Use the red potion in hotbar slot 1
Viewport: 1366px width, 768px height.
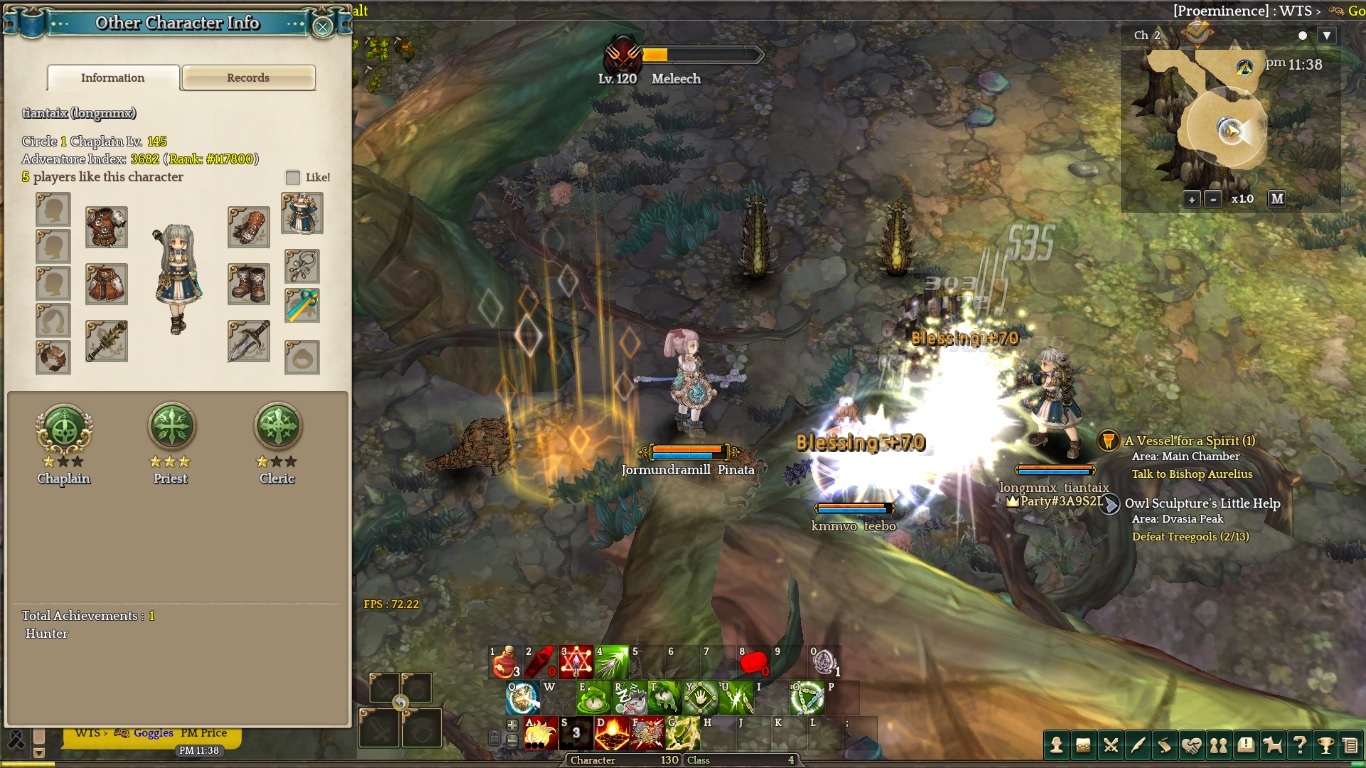tap(505, 663)
